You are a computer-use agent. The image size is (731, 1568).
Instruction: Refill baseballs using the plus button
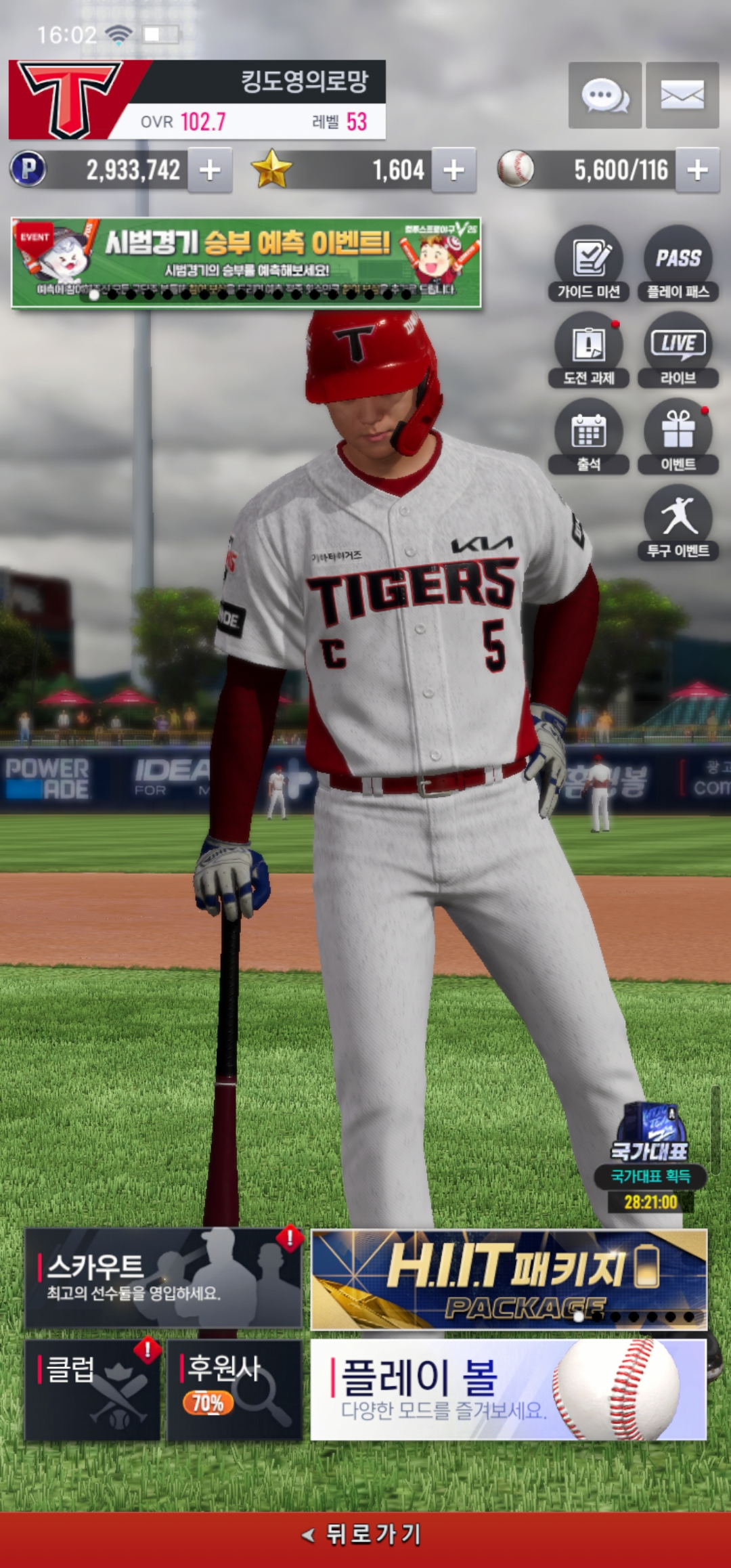(697, 170)
